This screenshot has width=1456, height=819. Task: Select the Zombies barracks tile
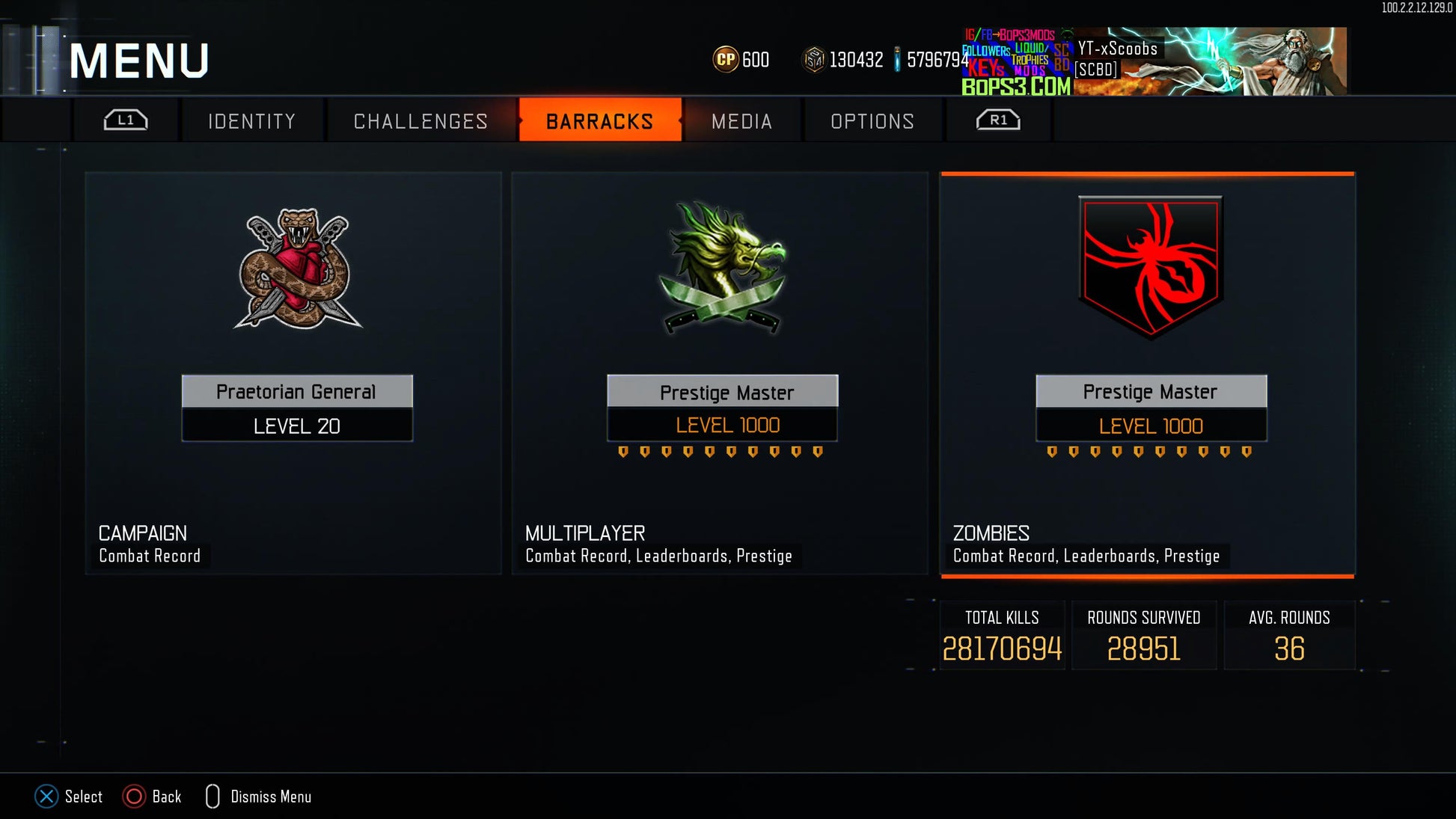[1147, 373]
